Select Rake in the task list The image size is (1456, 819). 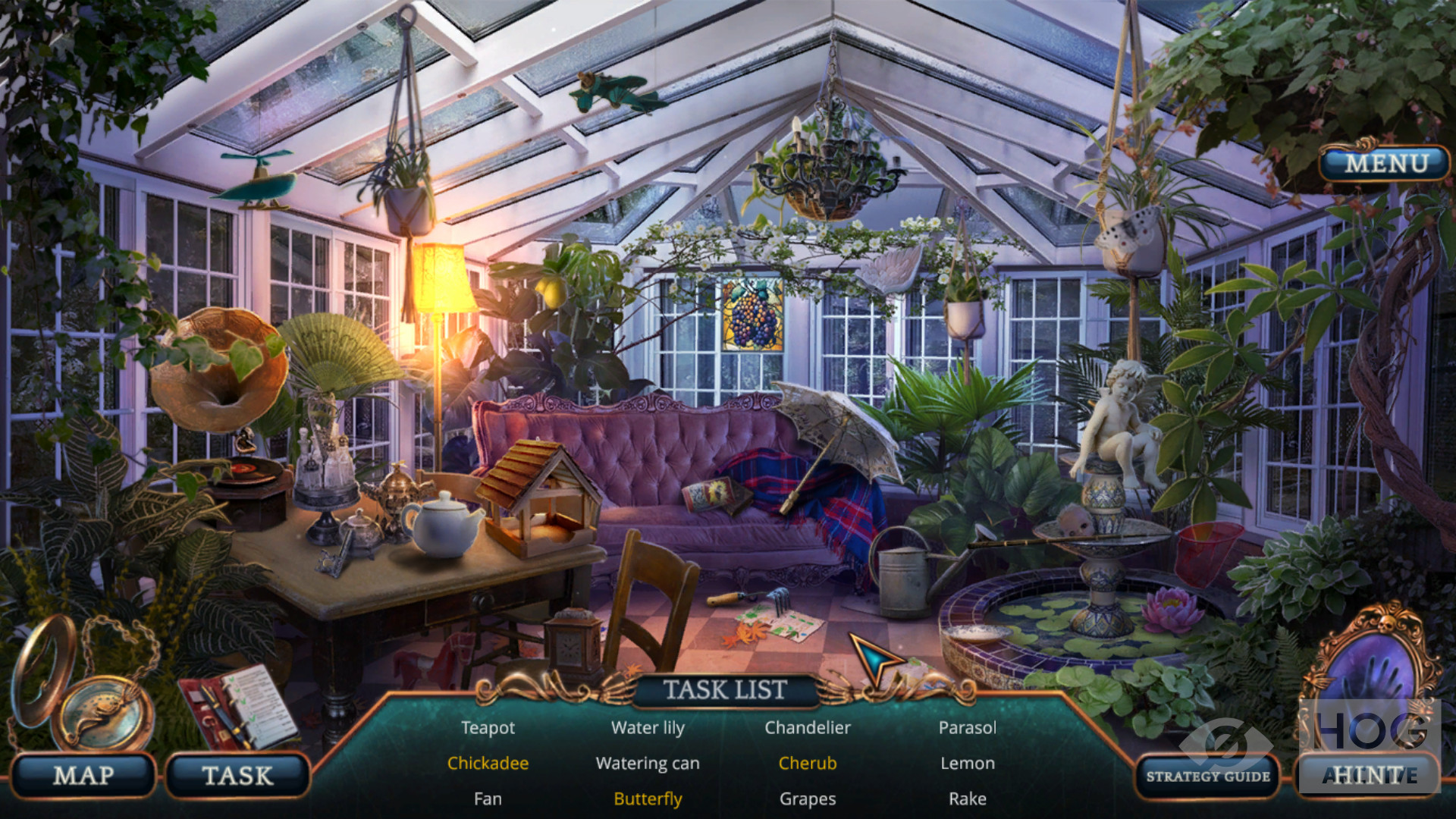968,799
